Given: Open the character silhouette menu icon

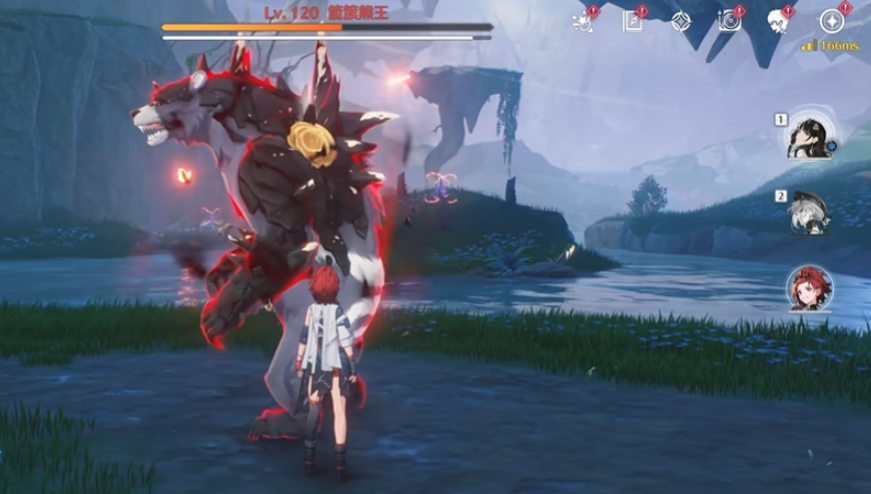Looking at the screenshot, I should [779, 21].
